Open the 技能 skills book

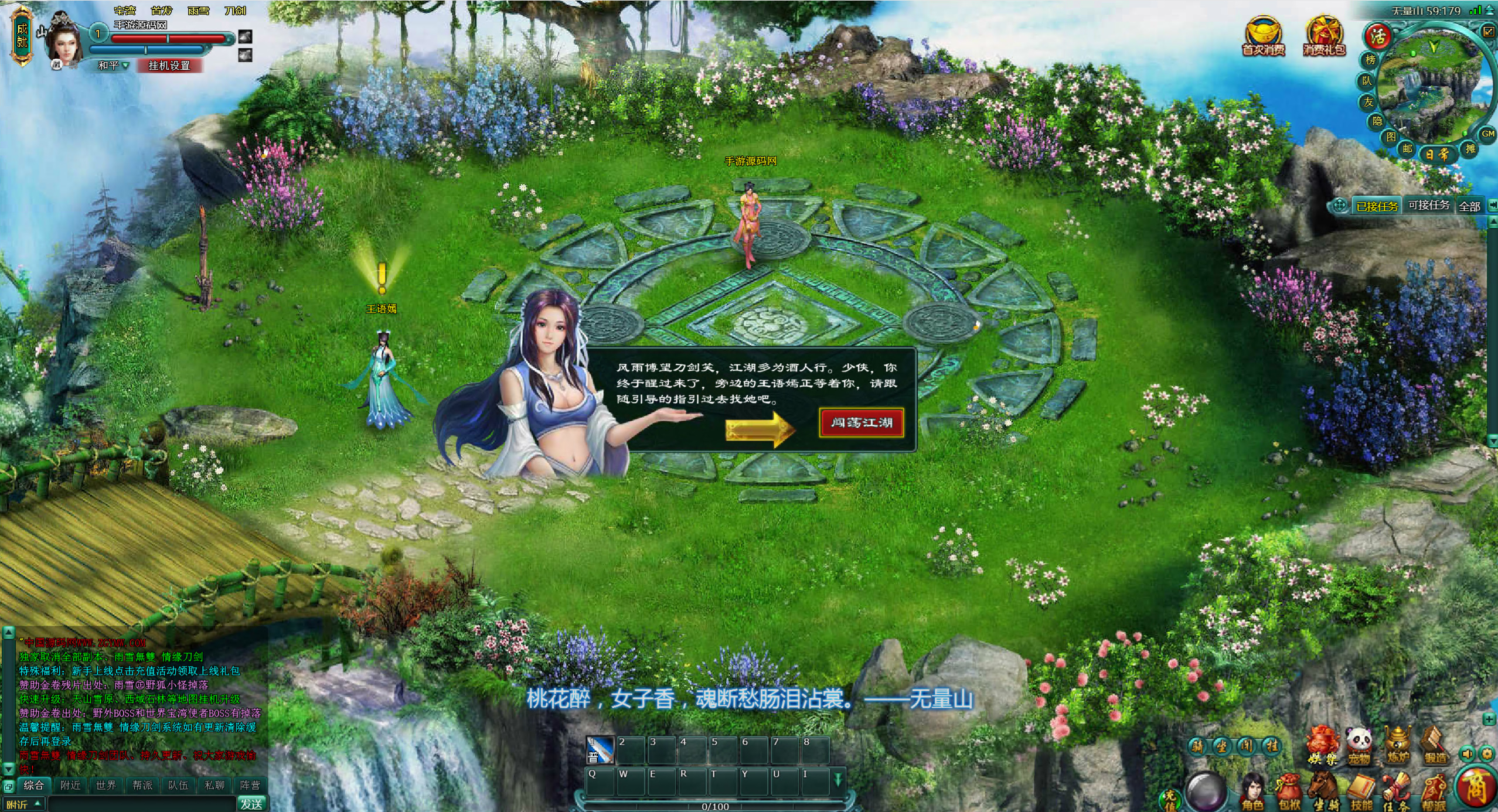[1361, 792]
